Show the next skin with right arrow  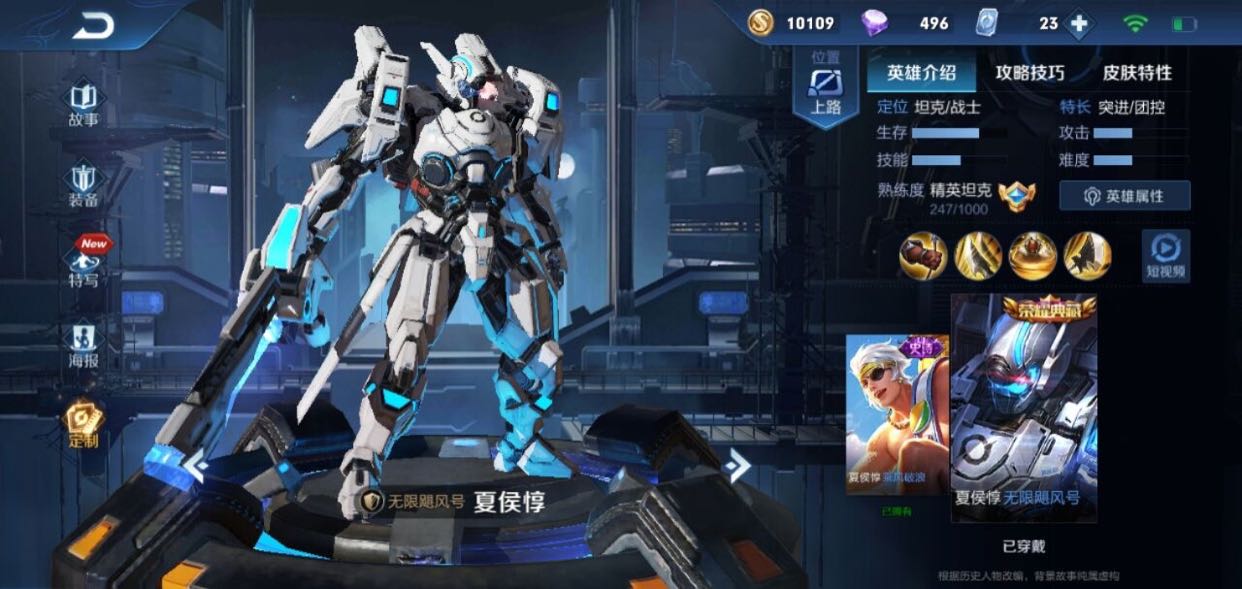738,465
